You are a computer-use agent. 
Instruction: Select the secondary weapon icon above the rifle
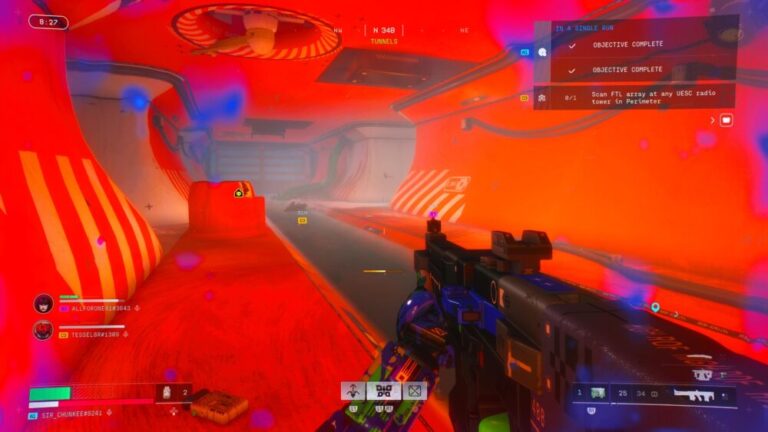click(704, 374)
